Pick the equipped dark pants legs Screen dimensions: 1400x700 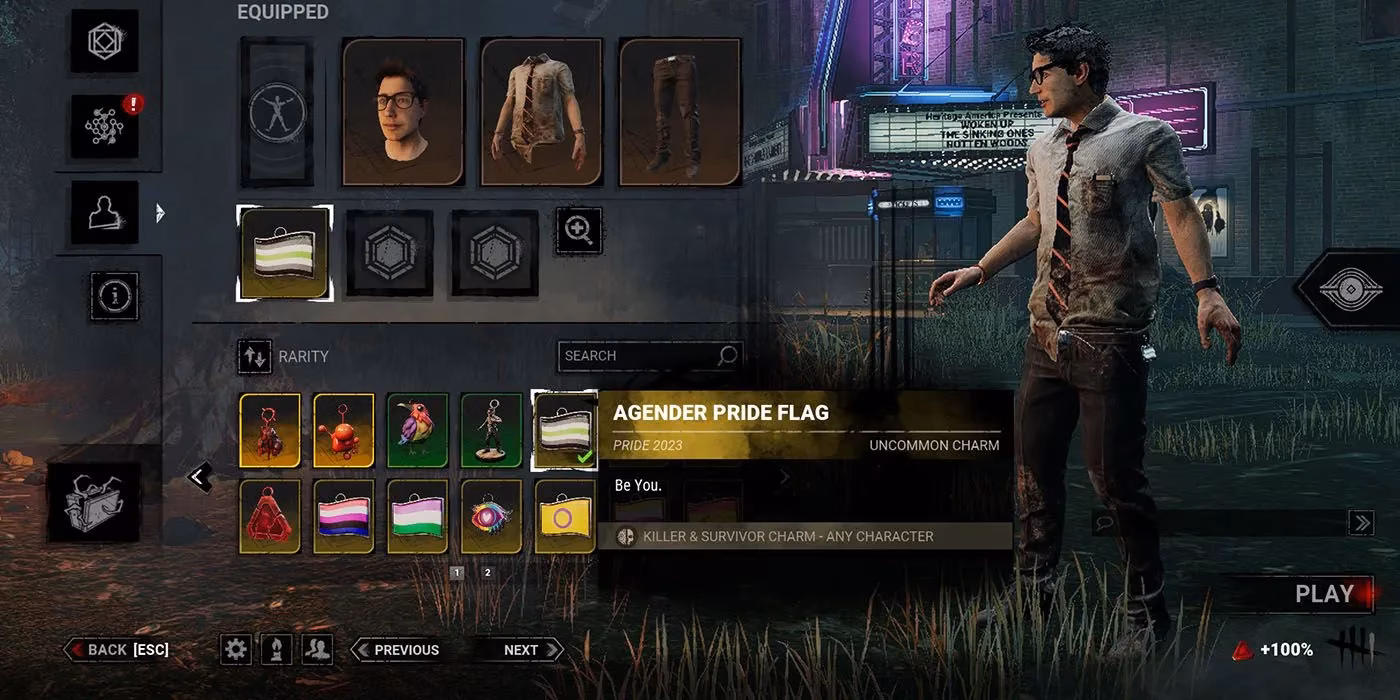coord(680,112)
